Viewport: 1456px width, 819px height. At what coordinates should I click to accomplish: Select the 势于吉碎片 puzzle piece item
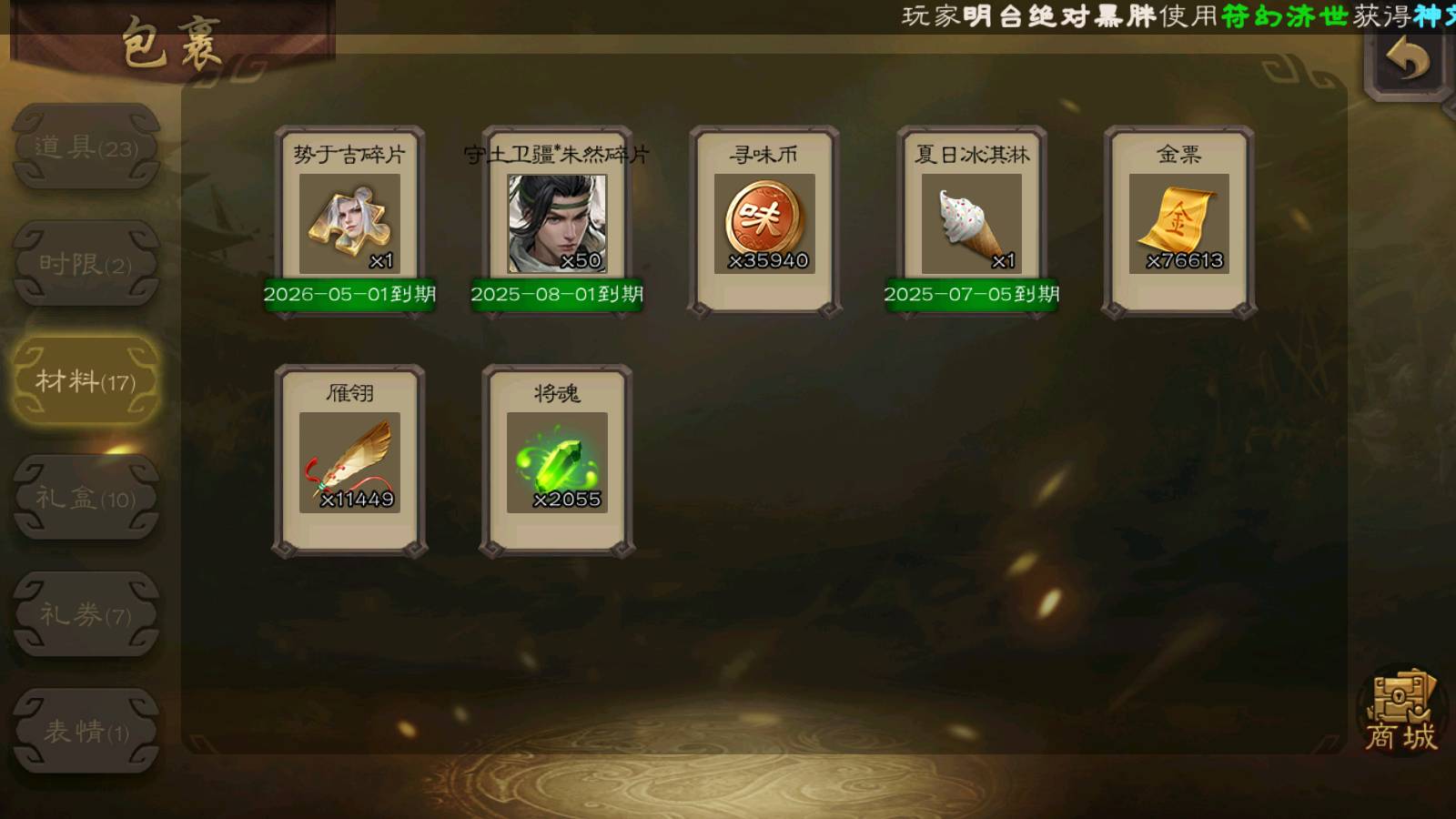tap(349, 223)
